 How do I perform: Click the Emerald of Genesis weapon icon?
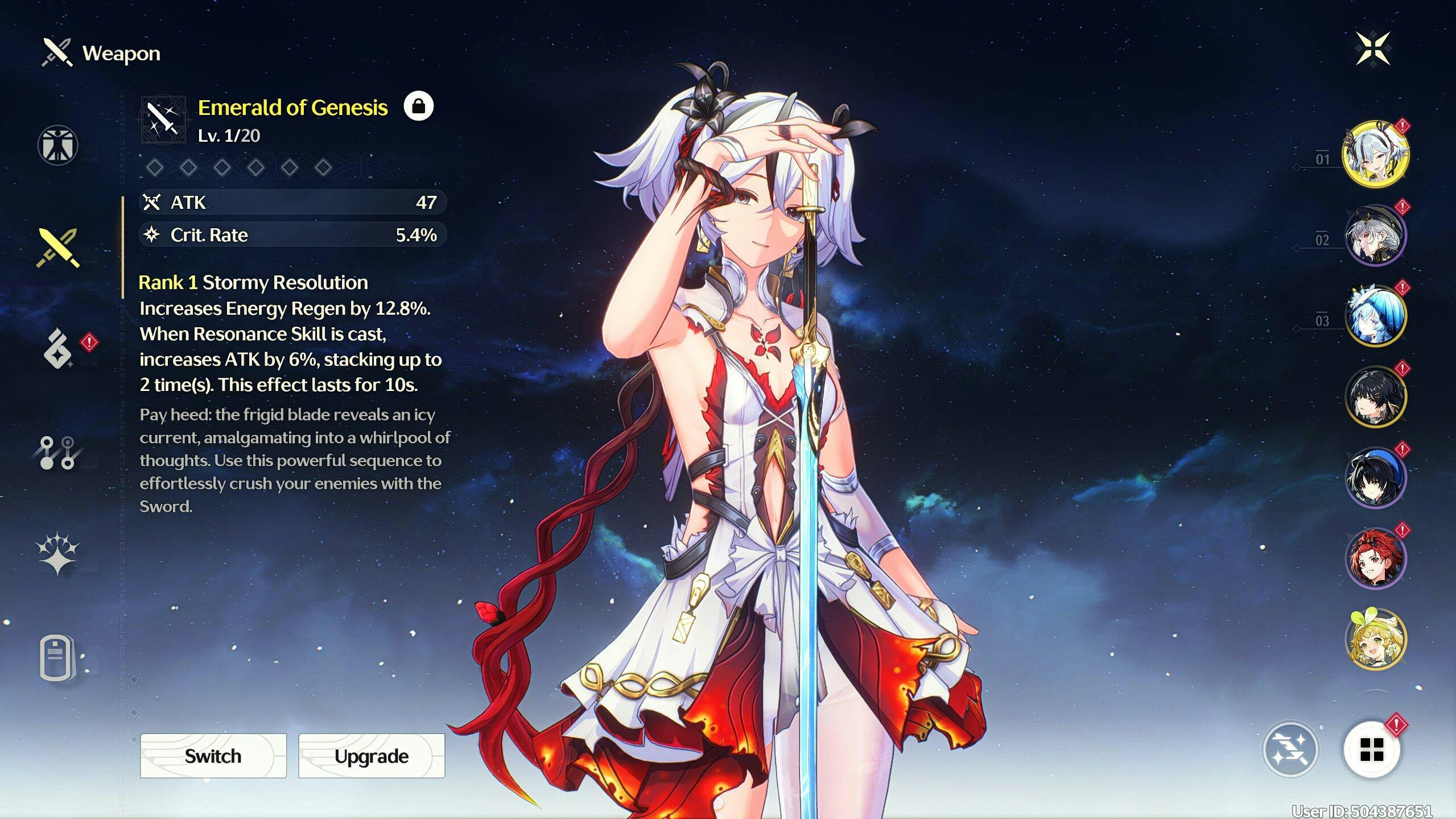(x=163, y=120)
